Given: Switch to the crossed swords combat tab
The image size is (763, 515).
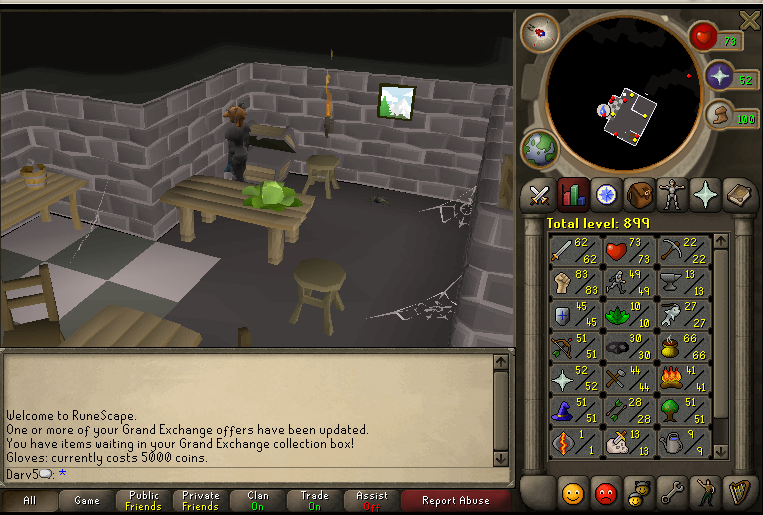Looking at the screenshot, I should point(540,193).
